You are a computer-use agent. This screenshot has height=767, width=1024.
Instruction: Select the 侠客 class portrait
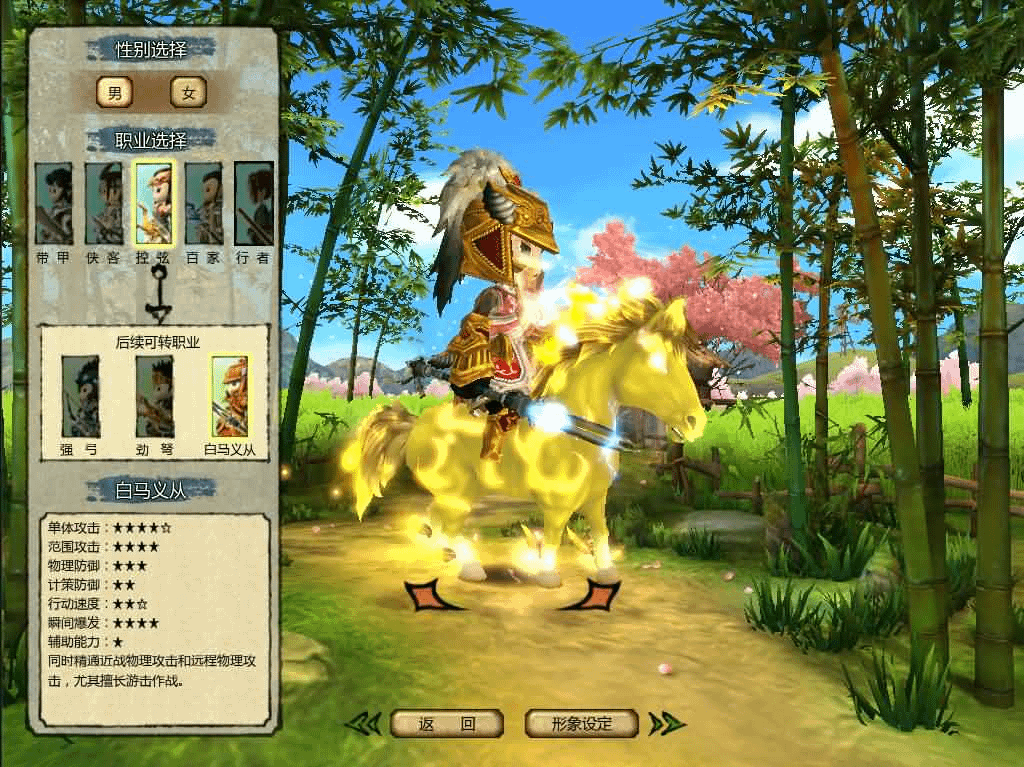(104, 204)
